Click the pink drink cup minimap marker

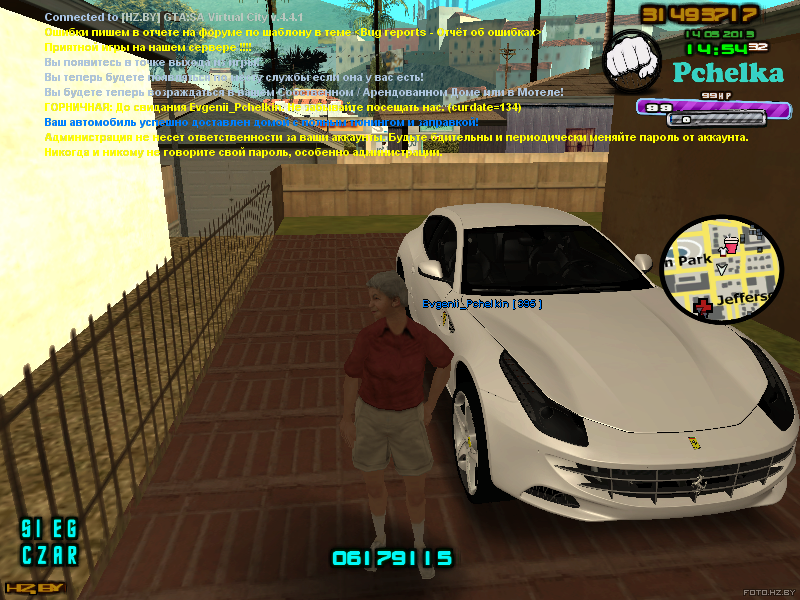(x=730, y=244)
